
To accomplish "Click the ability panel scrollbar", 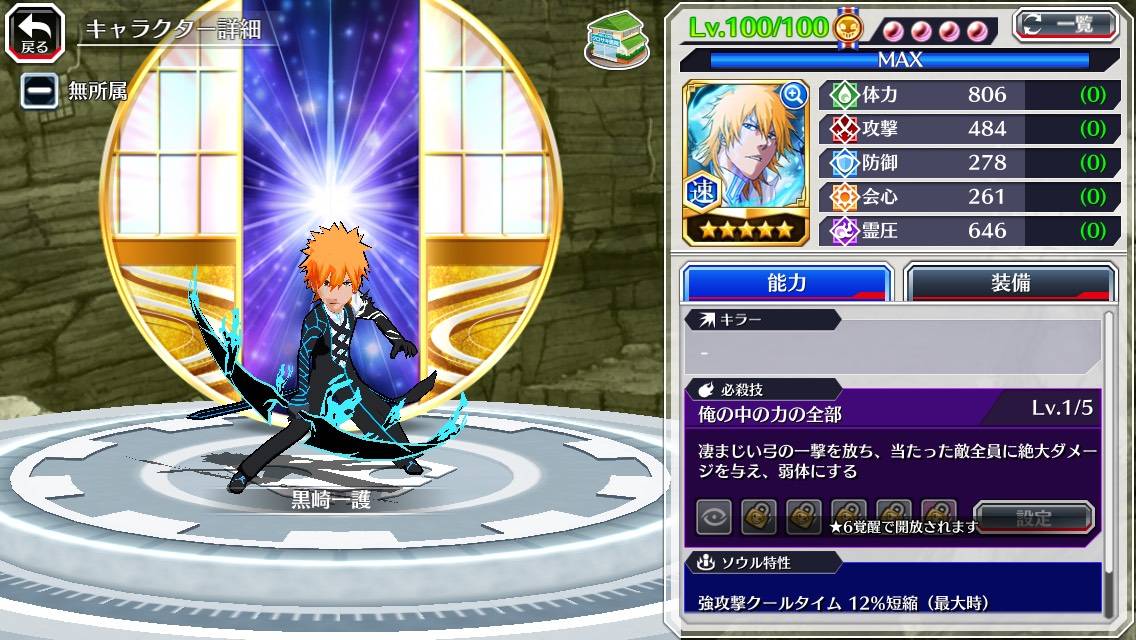I will point(1109,460).
